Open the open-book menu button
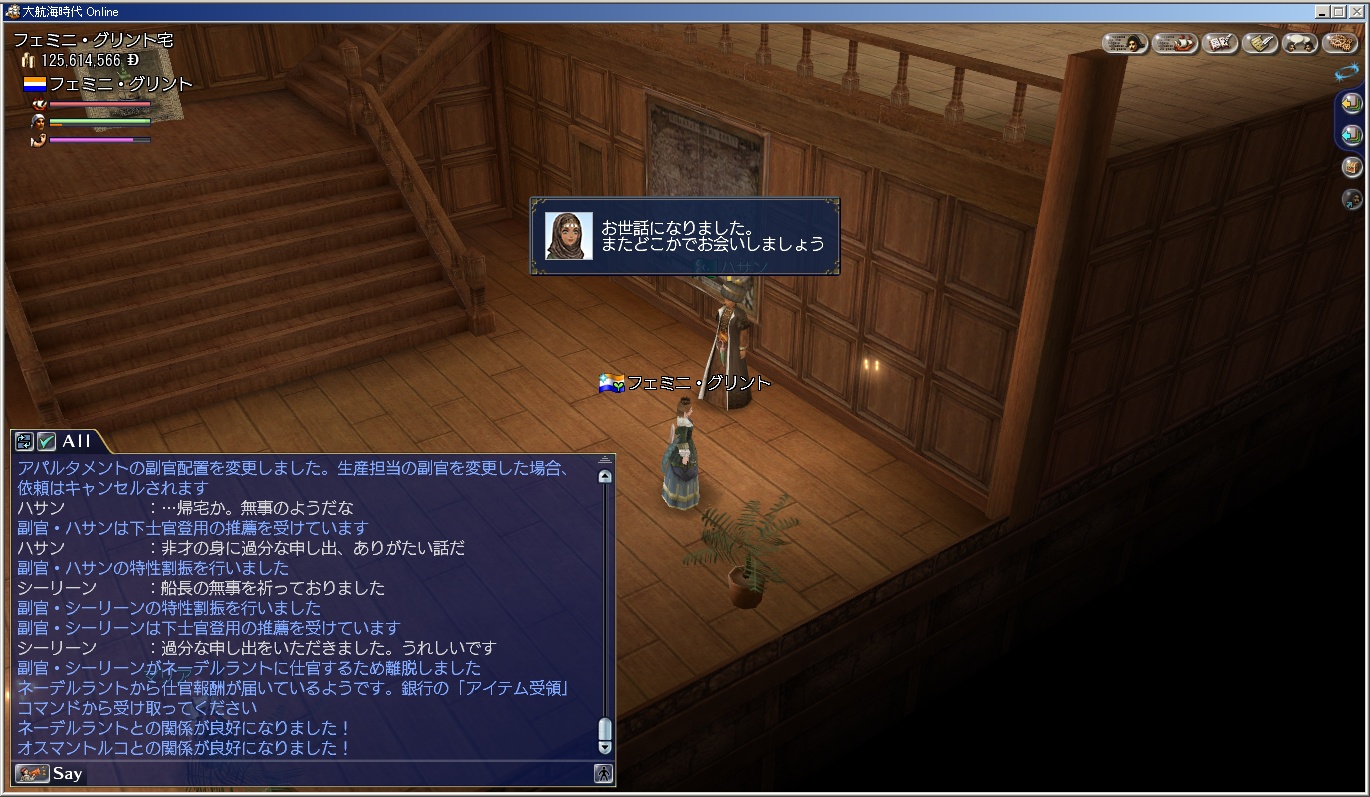Screen dimensions: 1370x797 [1220, 43]
